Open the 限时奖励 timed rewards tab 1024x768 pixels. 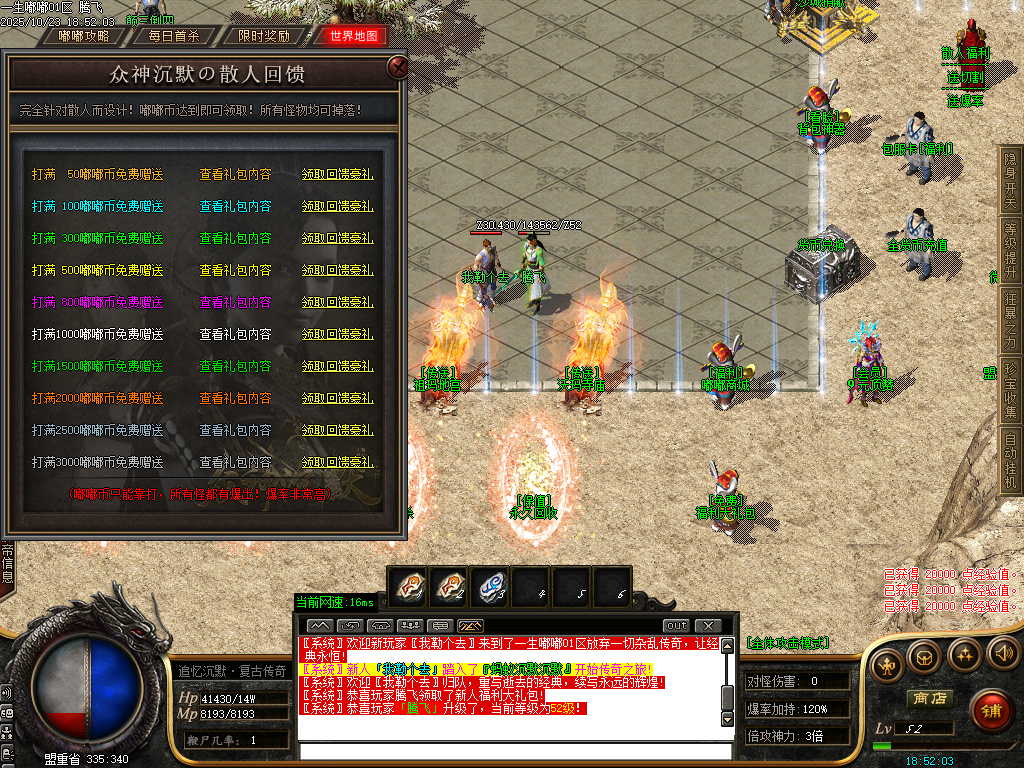point(263,36)
